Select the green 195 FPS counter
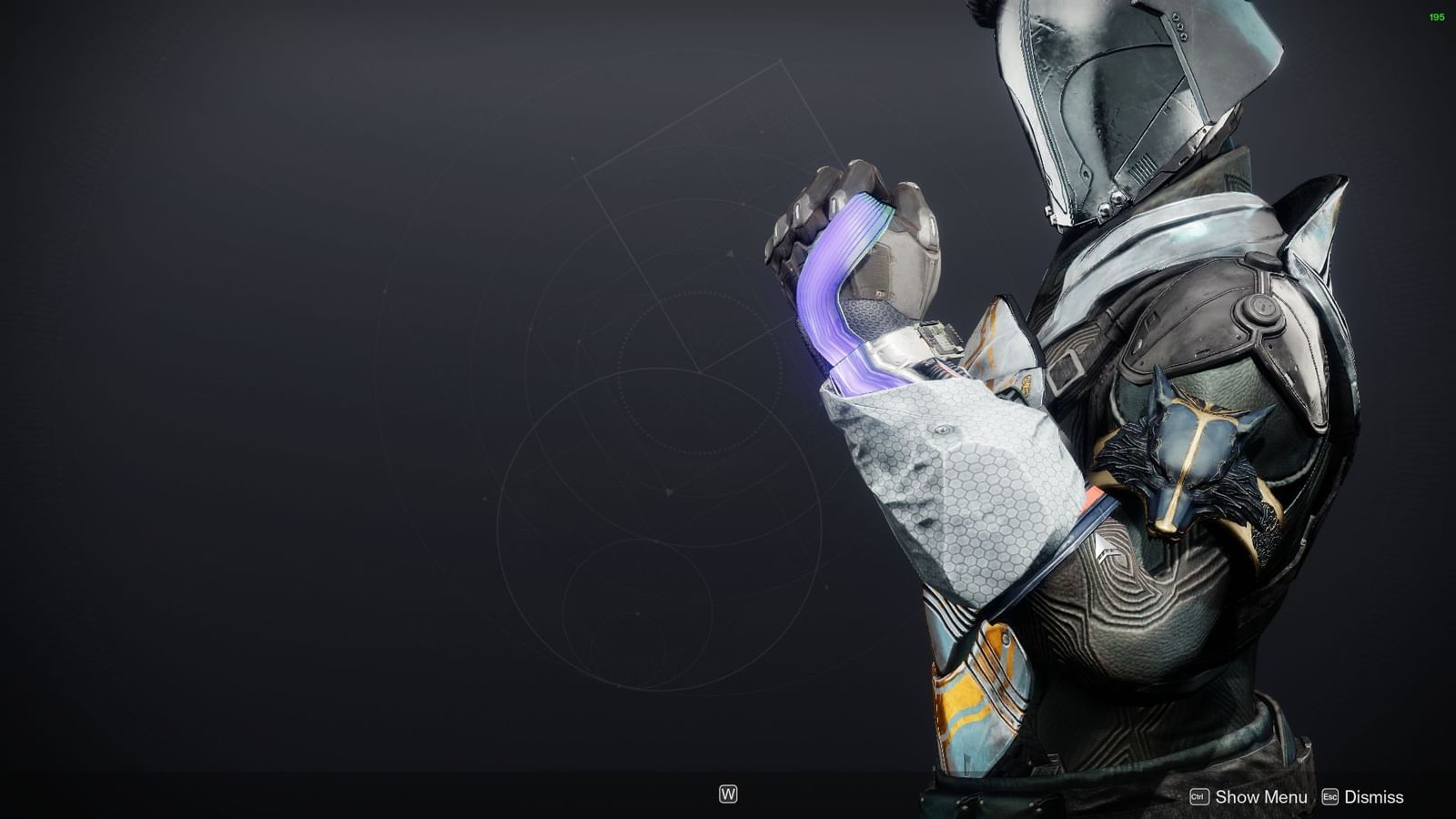 click(x=1436, y=15)
